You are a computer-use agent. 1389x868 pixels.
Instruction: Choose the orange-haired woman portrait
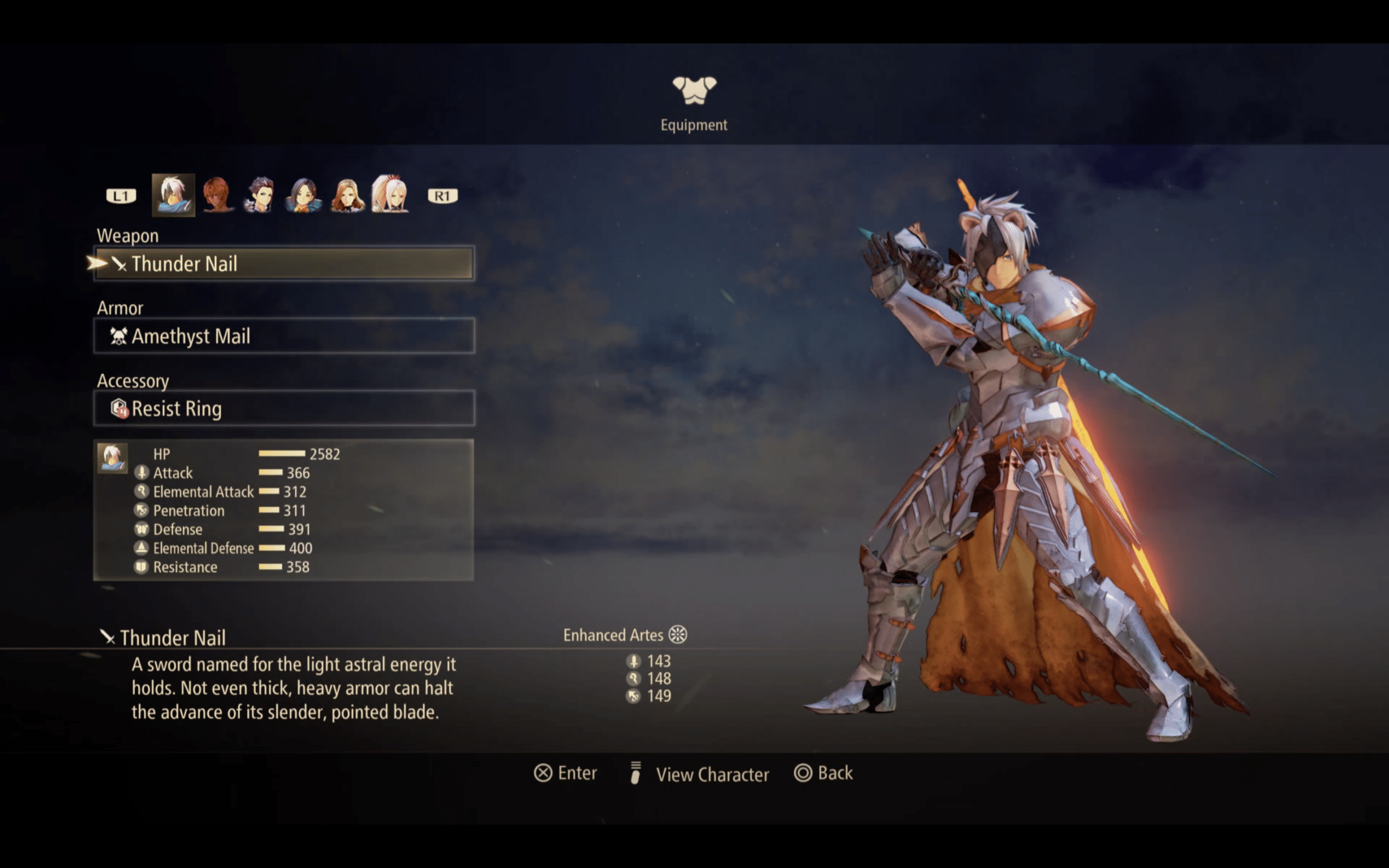coord(347,195)
